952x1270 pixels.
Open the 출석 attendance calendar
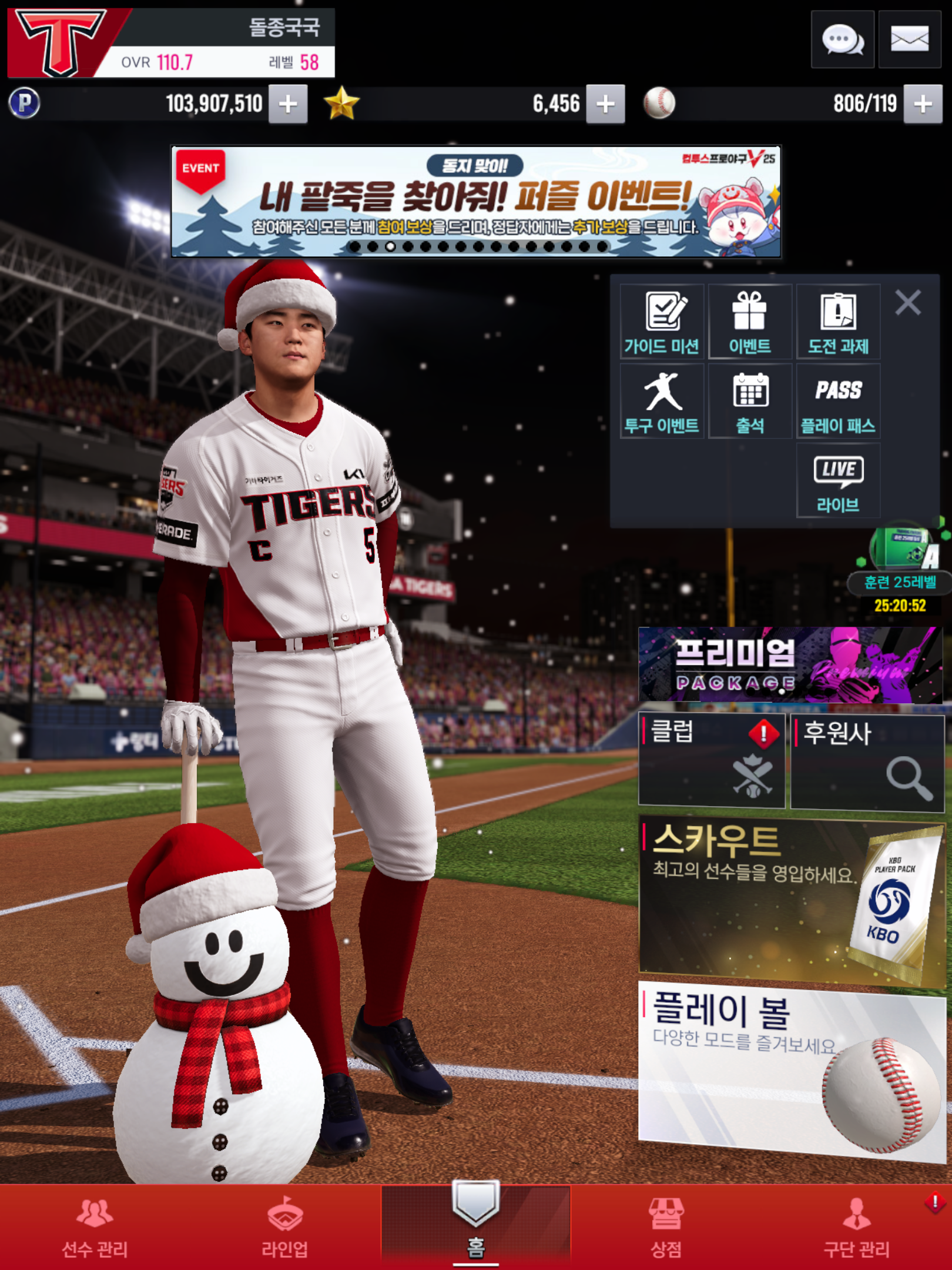(x=750, y=402)
